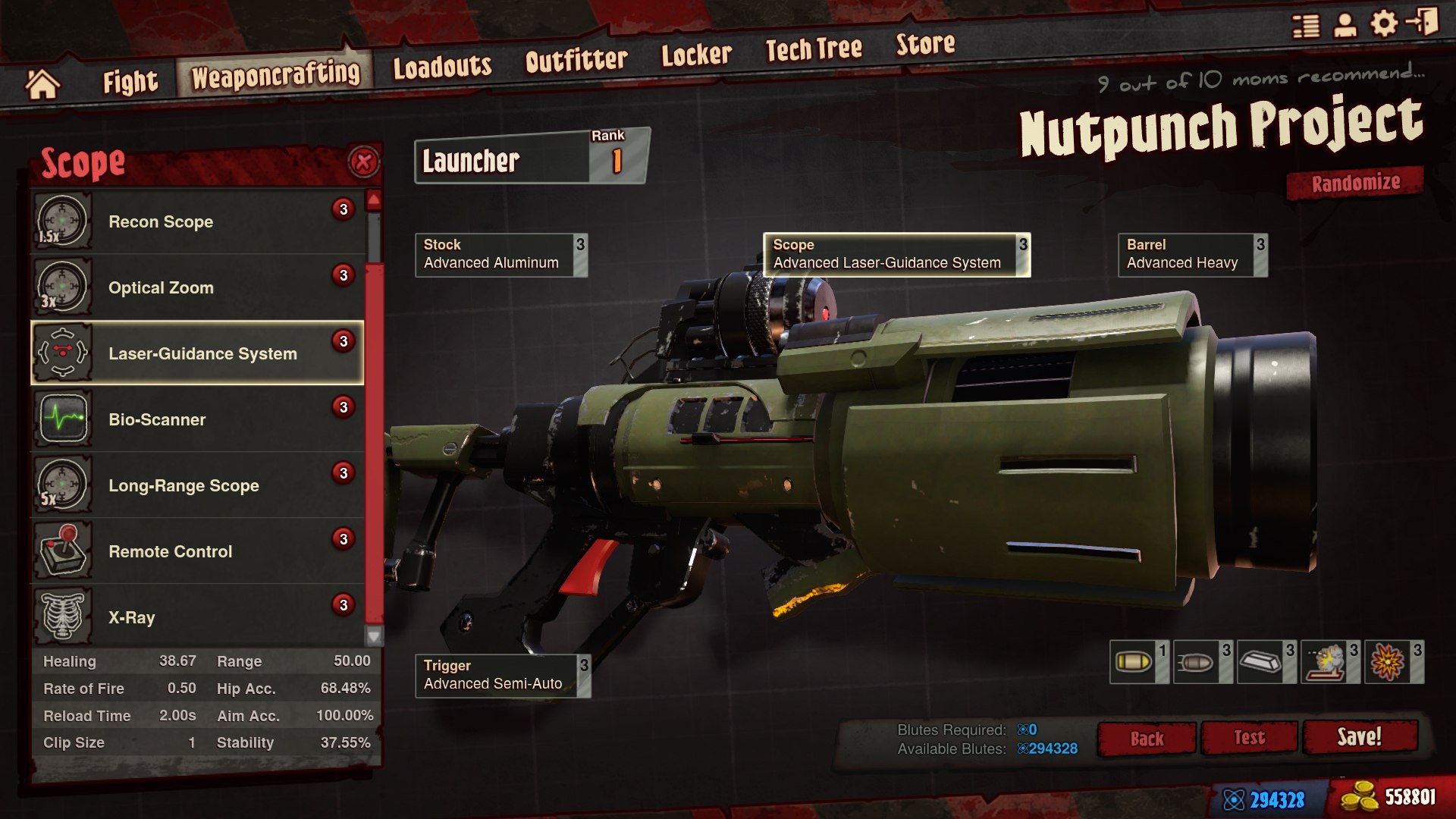Select the Long-Range Scope 5x icon
1456x819 pixels.
pyautogui.click(x=62, y=485)
